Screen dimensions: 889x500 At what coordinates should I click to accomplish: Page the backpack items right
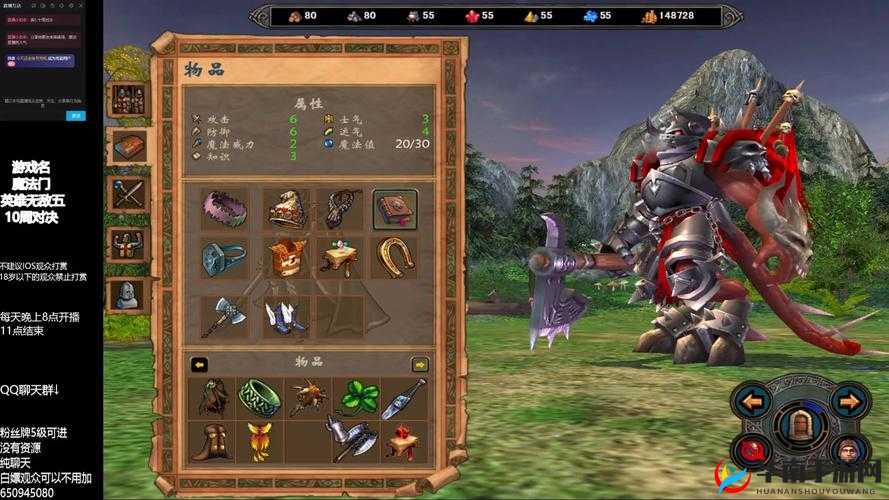pos(420,365)
